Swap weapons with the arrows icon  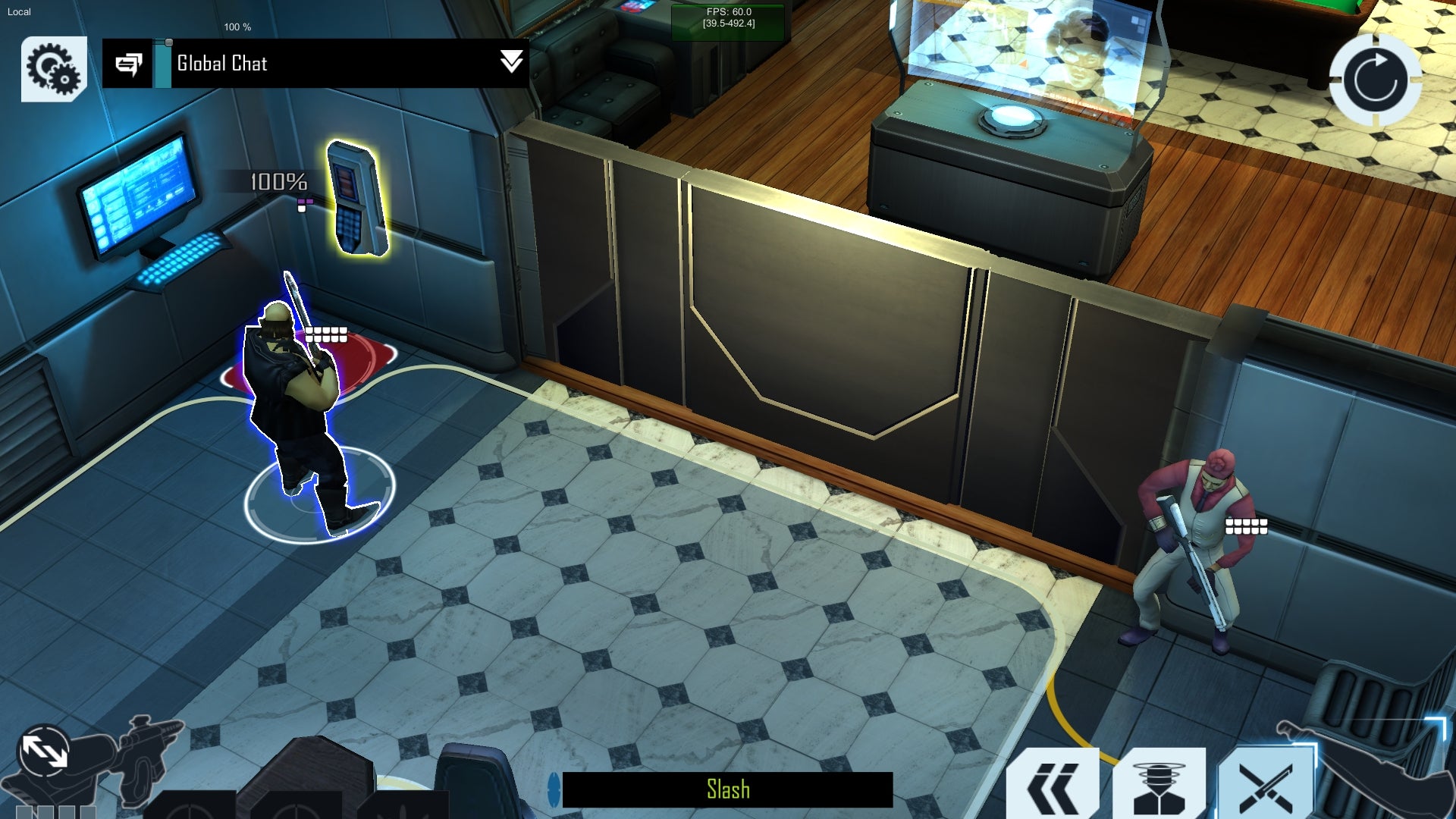point(44,752)
